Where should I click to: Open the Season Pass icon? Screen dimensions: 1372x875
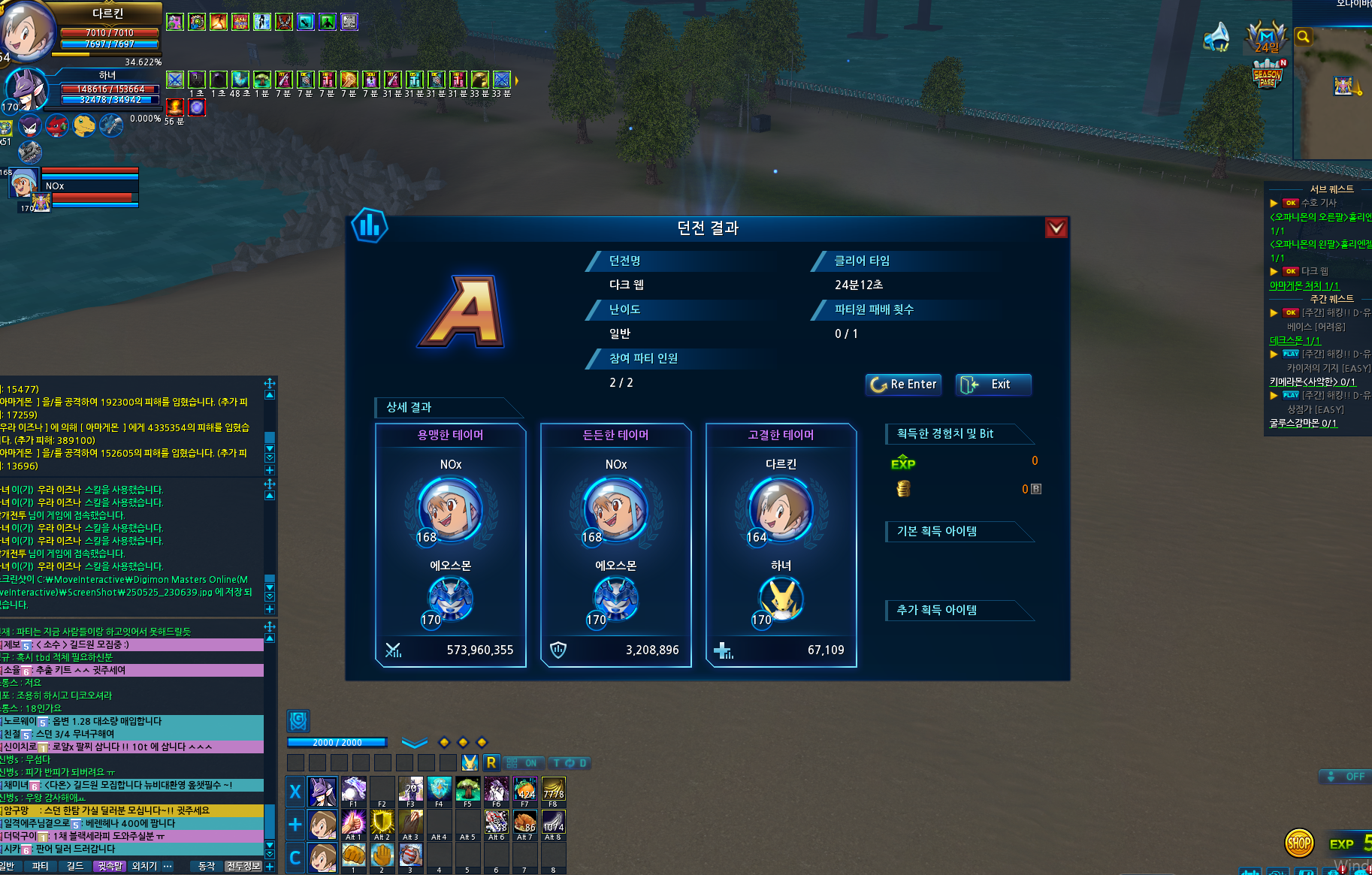click(1267, 75)
